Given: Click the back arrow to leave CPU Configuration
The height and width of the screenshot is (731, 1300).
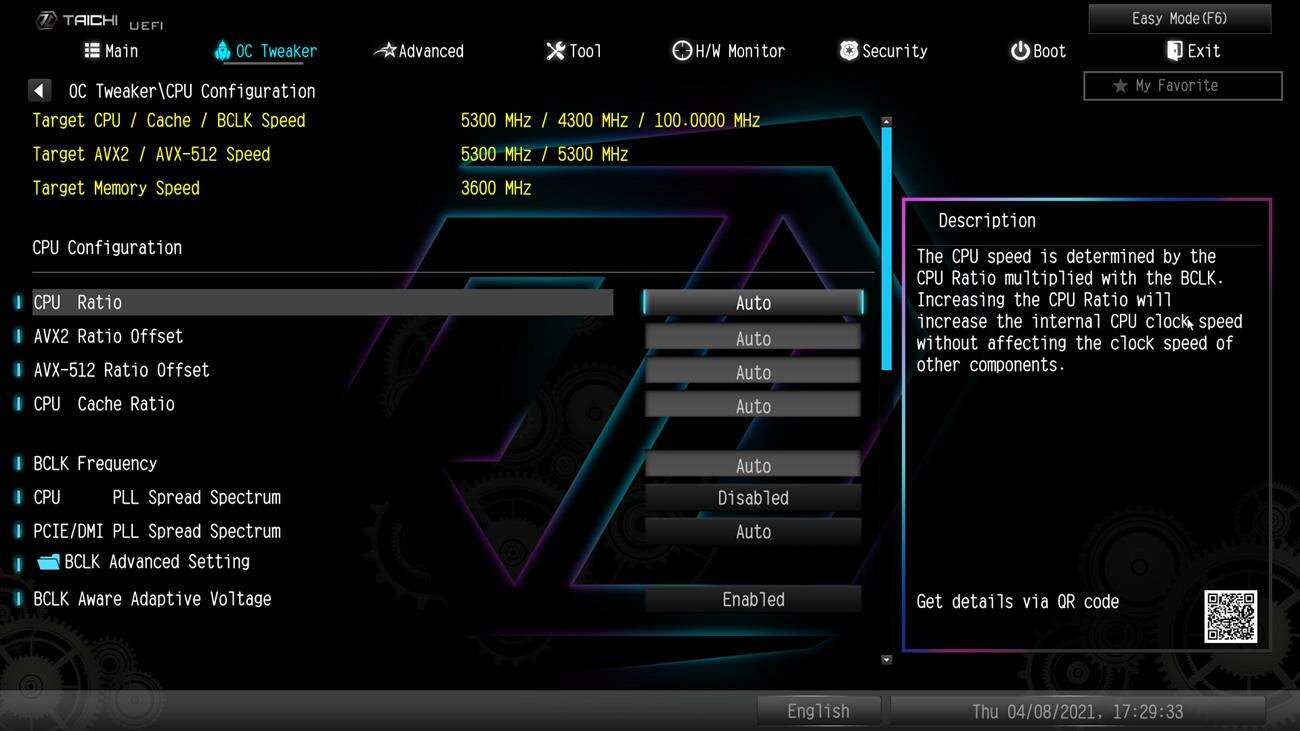Looking at the screenshot, I should 39,90.
